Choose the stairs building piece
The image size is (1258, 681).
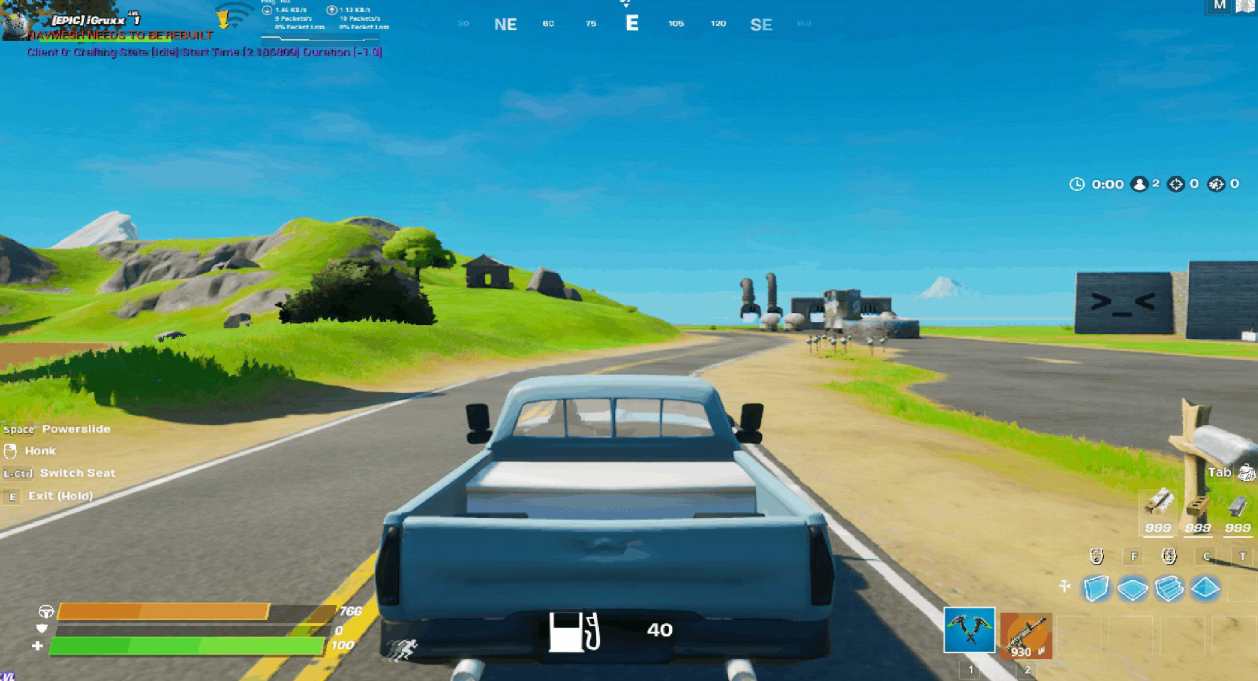coord(1169,589)
